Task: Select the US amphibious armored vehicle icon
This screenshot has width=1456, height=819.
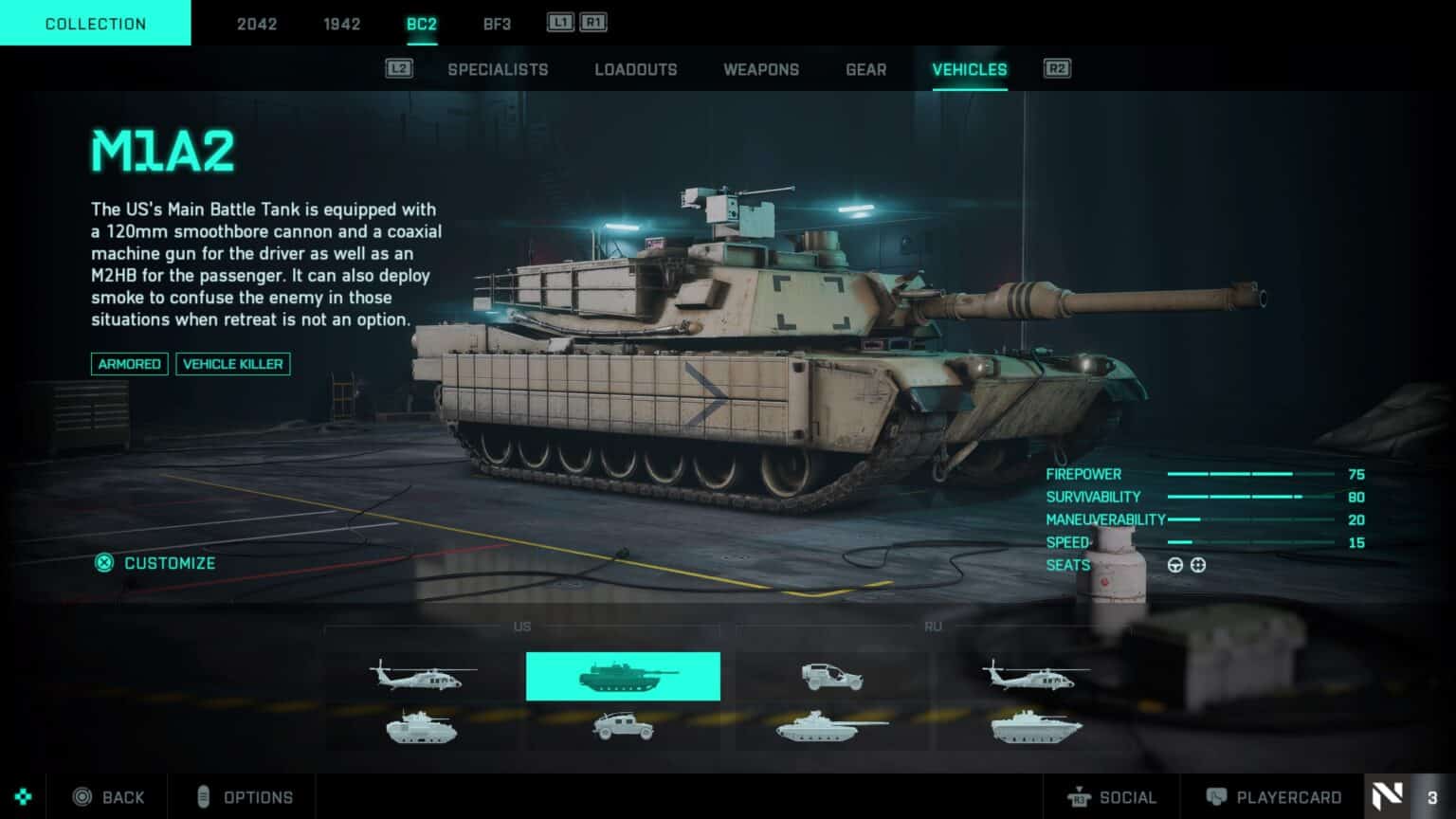Action: tap(419, 728)
